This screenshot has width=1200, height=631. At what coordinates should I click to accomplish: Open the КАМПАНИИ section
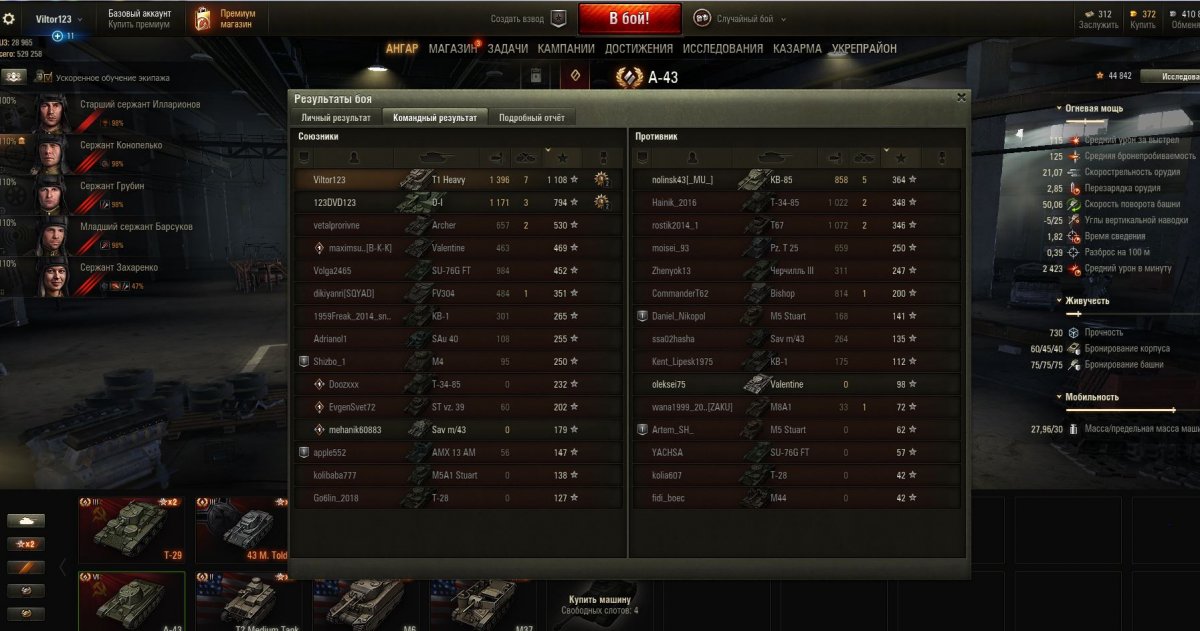pyautogui.click(x=566, y=48)
